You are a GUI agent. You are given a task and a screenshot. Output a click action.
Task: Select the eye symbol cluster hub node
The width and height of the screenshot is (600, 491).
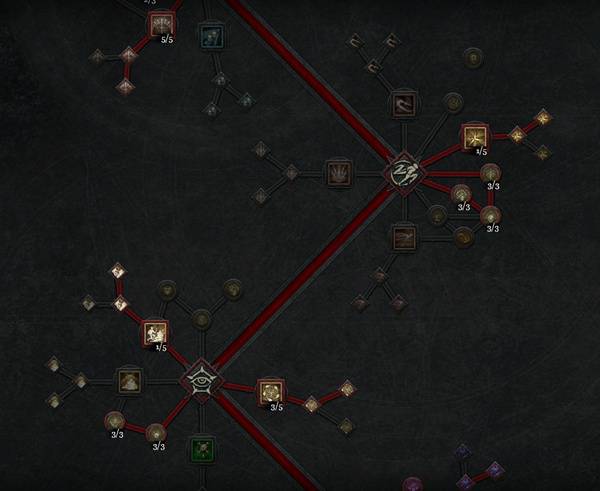click(200, 380)
